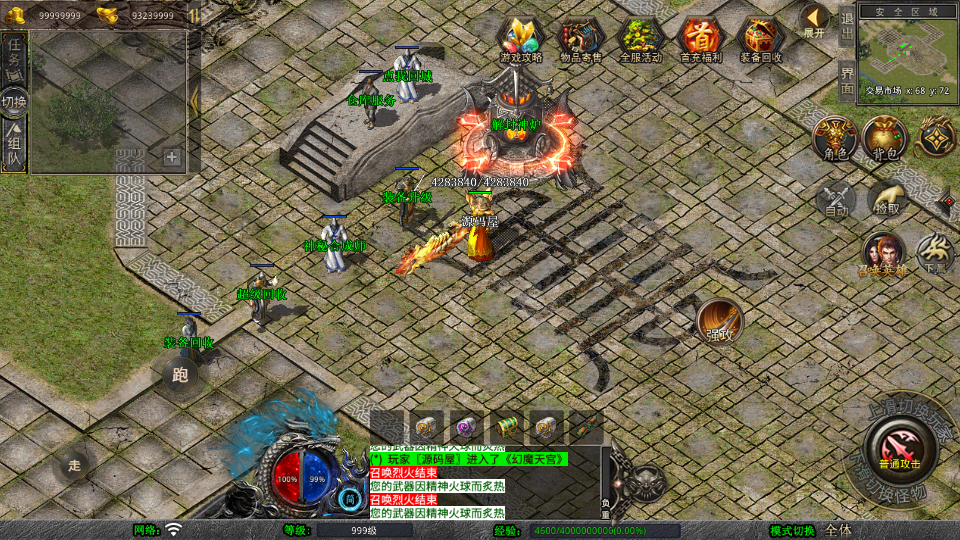This screenshot has height=540, width=960.
Task: Select the 召唤英雄 summon hero icon
Action: pyautogui.click(x=884, y=255)
